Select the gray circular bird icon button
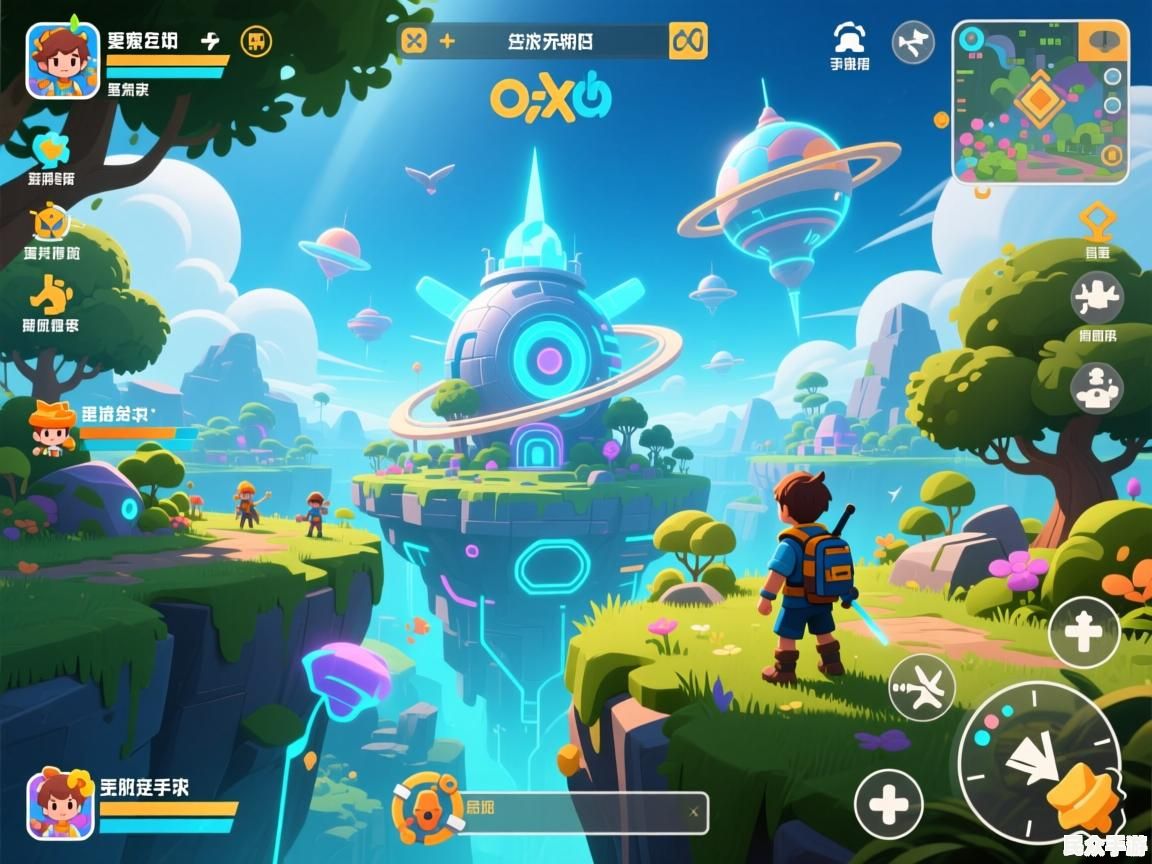Viewport: 1152px width, 864px height. [x=912, y=43]
